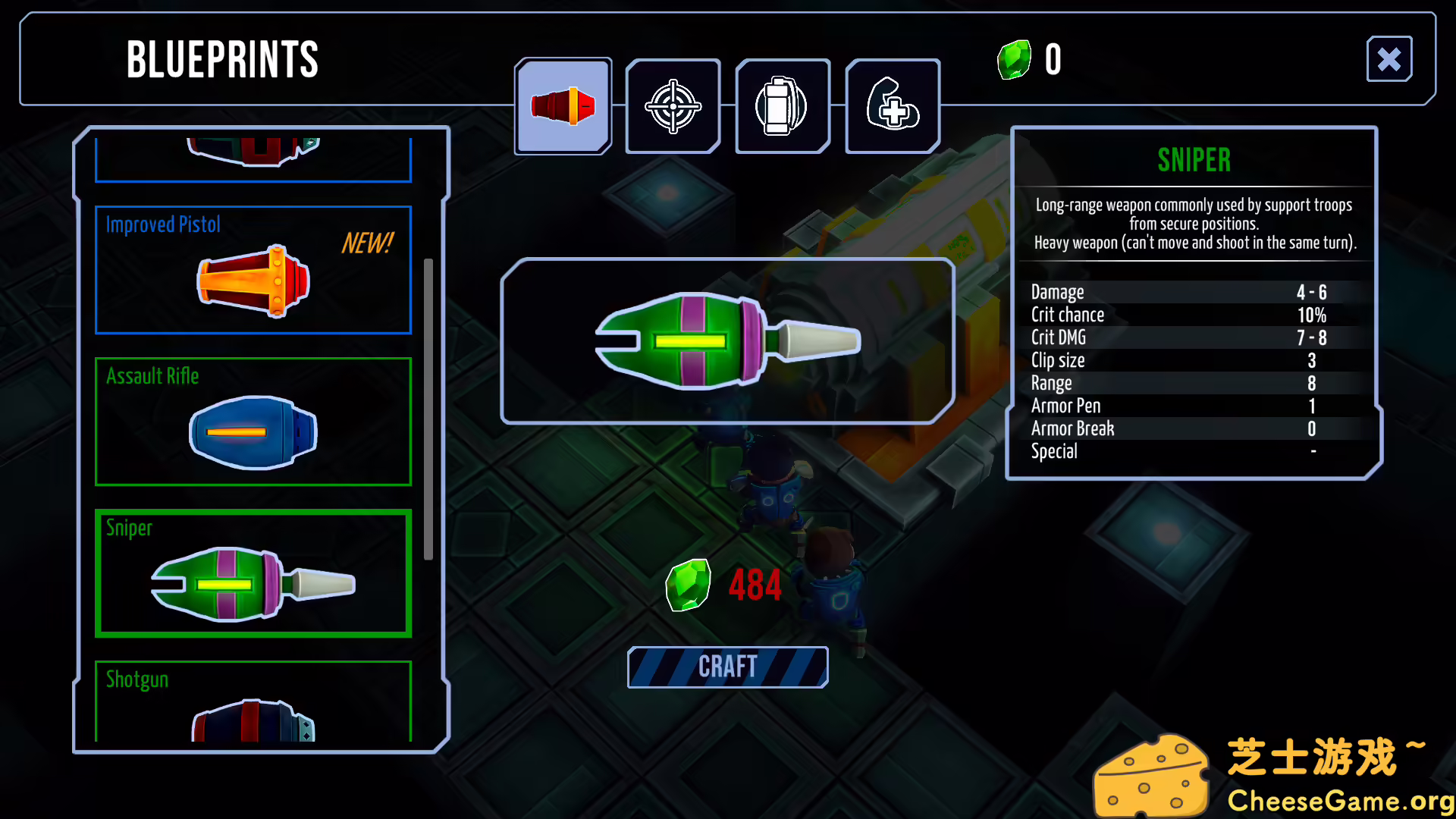Select the Improved Pistol blueprint
Image resolution: width=1456 pixels, height=819 pixels.
(x=253, y=270)
